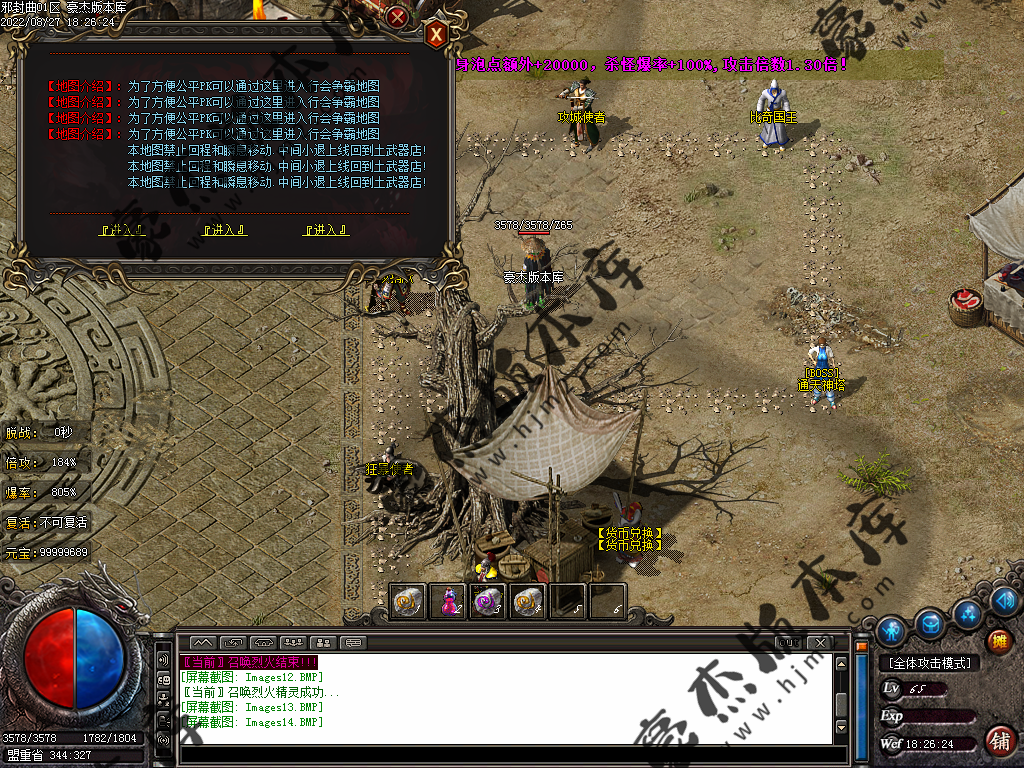Toggle the 全体攻击模式 attack mode
Viewport: 1024px width, 768px height.
click(929, 663)
